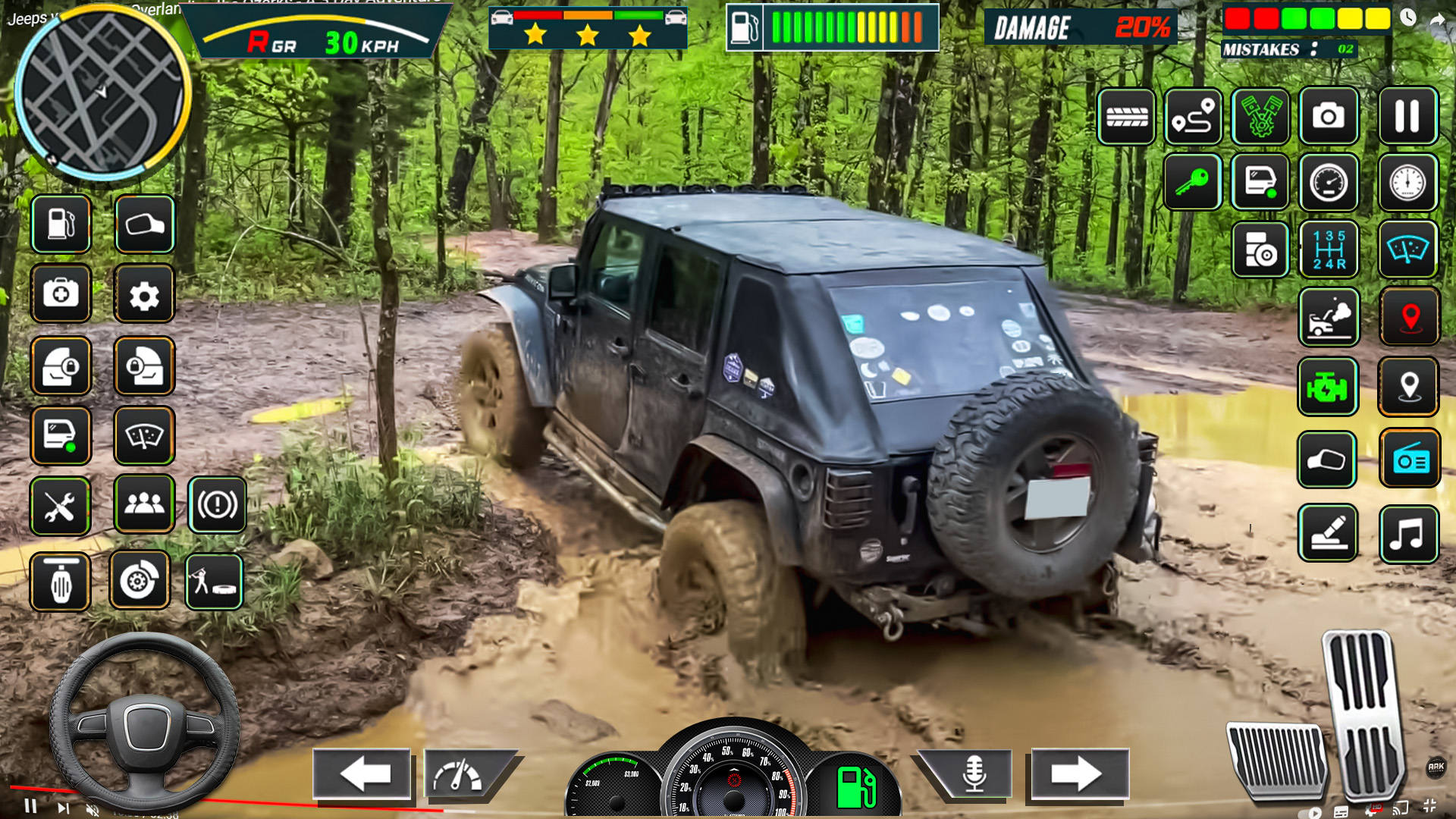Open the in-game camera for a screenshot
1456x819 pixels.
(1328, 116)
